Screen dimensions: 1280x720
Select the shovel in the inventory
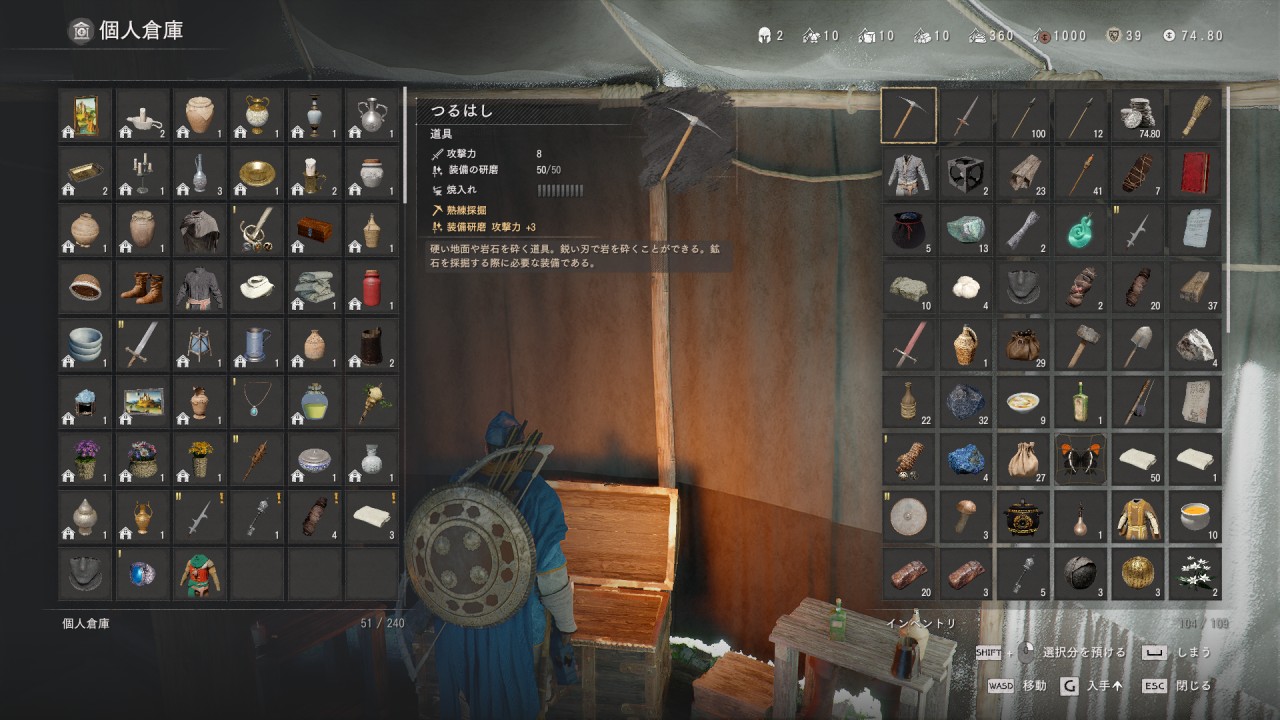[1138, 346]
